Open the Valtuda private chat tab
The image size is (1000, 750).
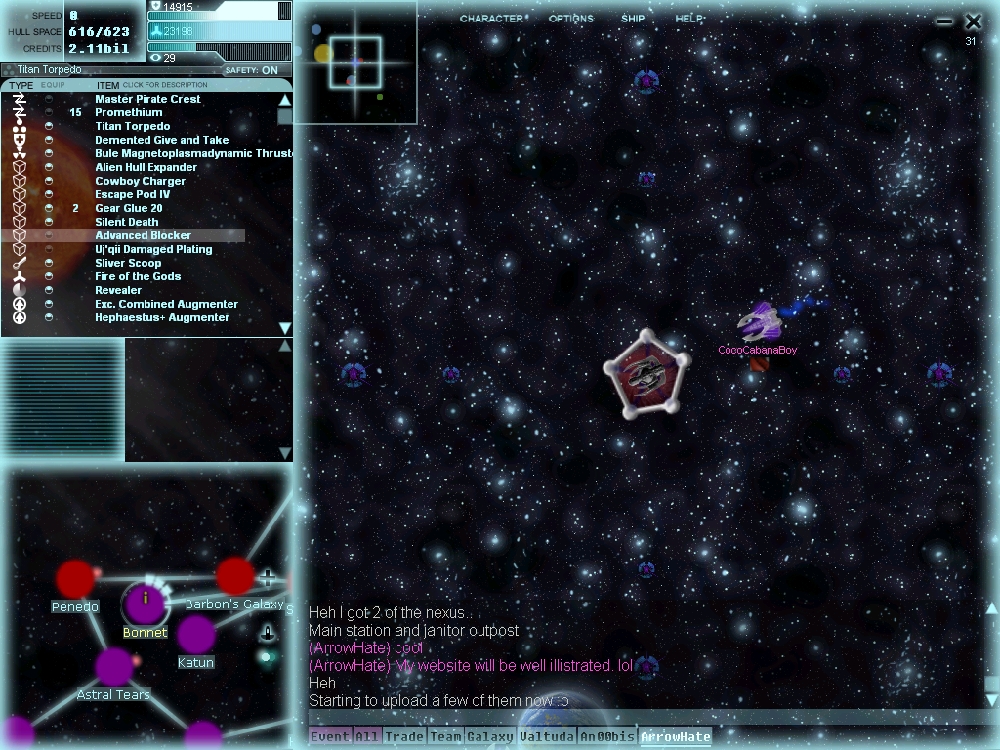(548, 738)
